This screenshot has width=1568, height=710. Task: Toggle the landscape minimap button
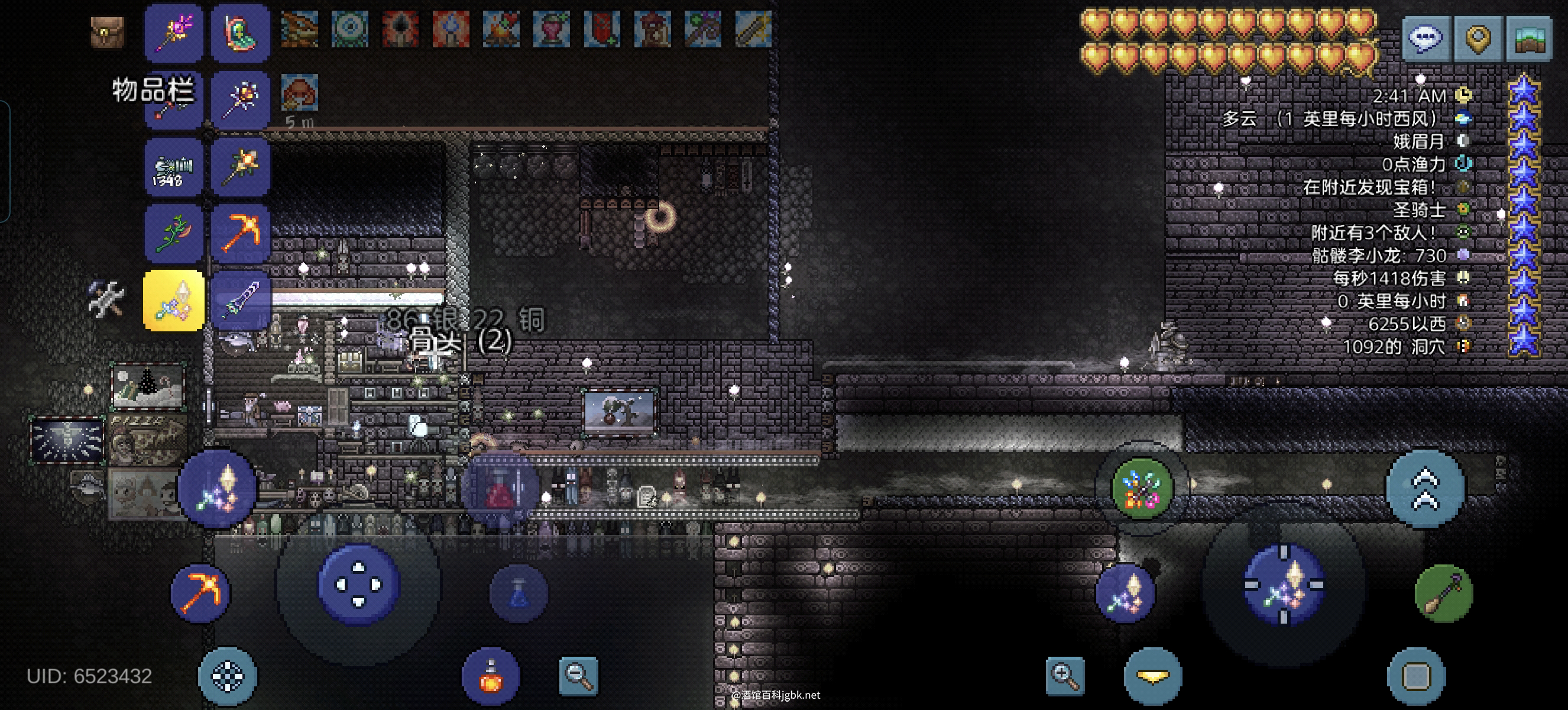[1529, 38]
